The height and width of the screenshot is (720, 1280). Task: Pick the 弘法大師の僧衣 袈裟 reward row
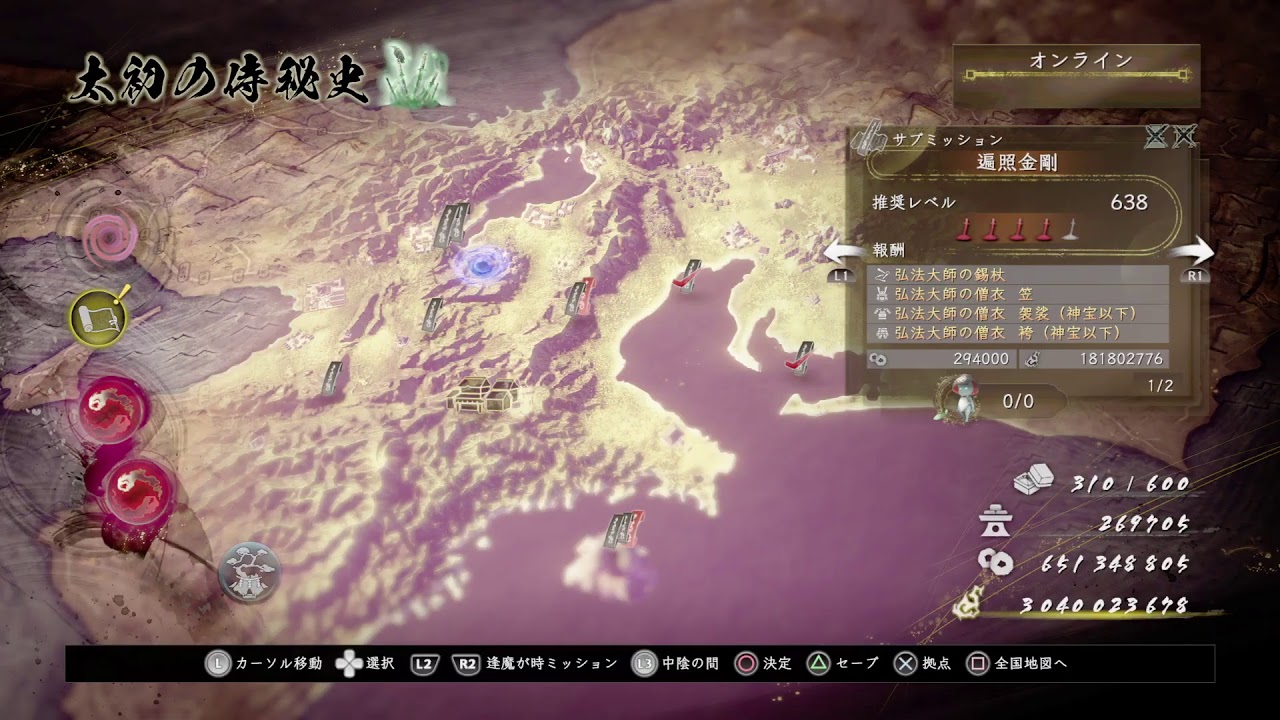click(x=1018, y=313)
